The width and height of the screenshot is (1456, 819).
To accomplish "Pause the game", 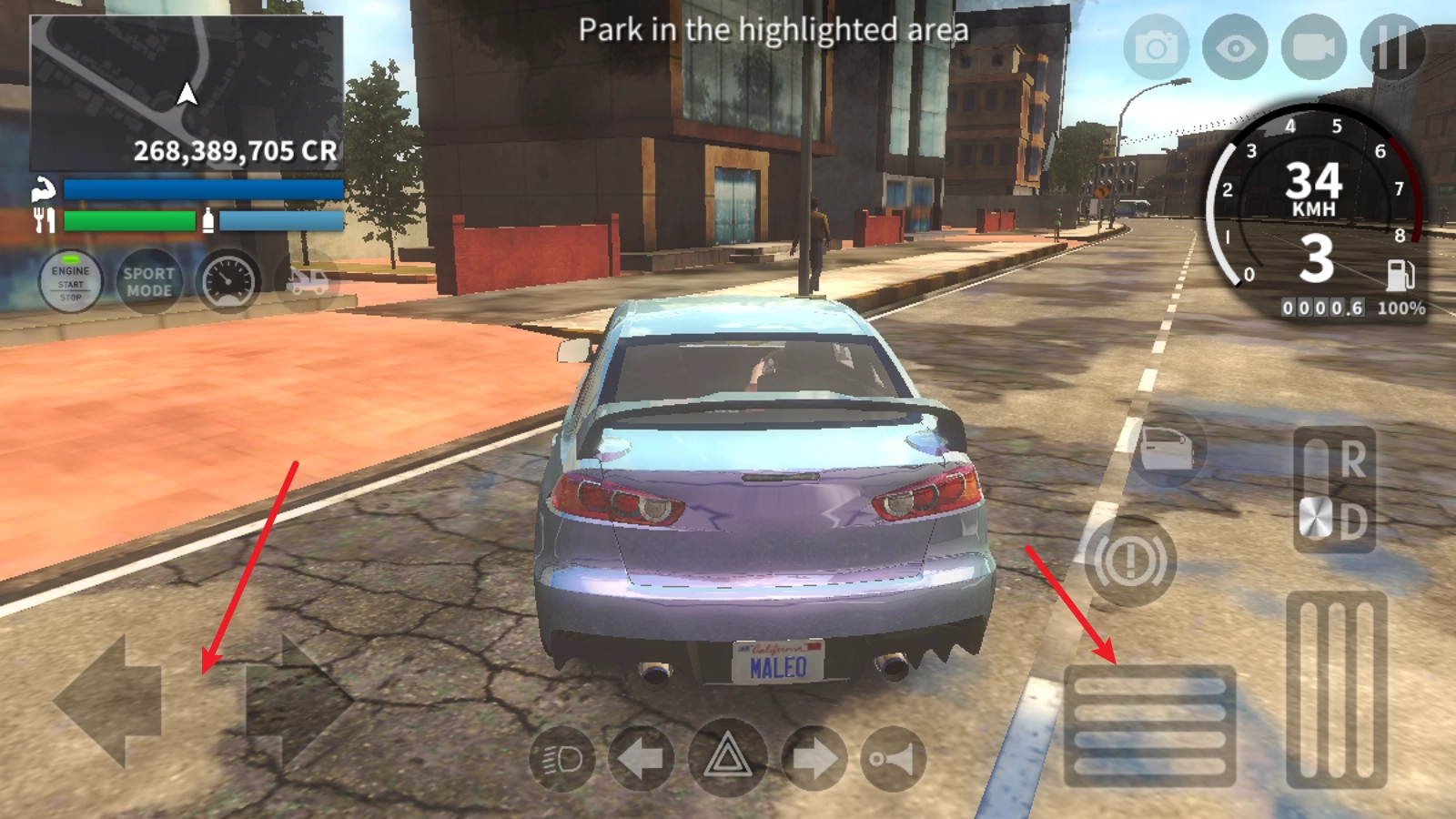I will click(x=1392, y=46).
